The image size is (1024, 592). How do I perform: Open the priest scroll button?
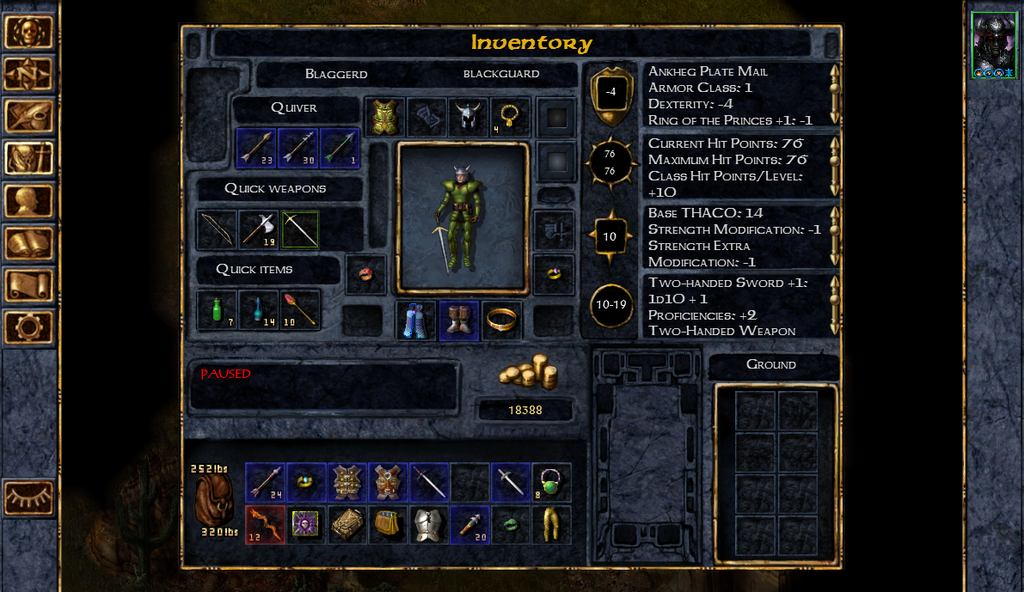pos(29,285)
